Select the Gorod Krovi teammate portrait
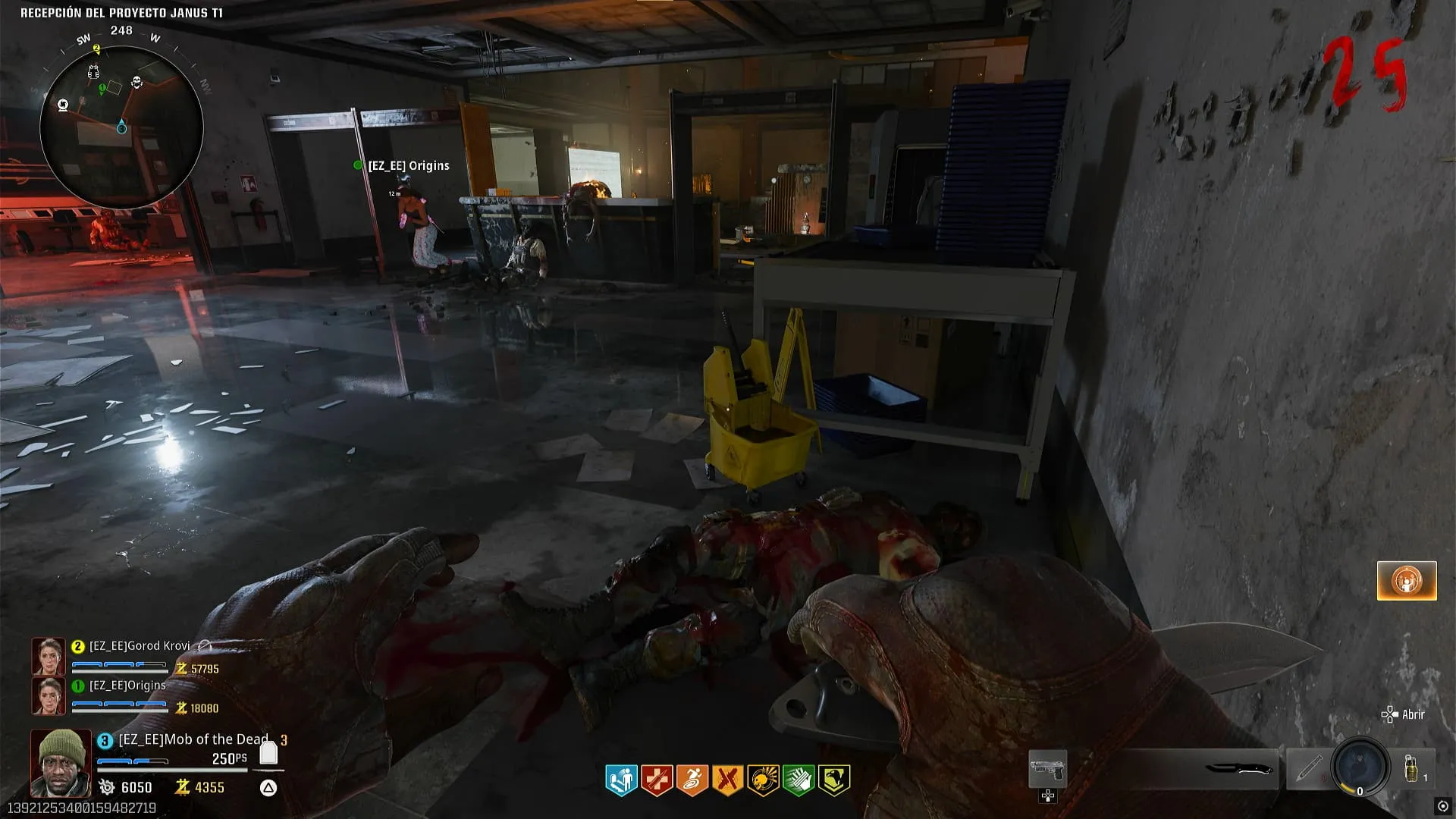This screenshot has width=1456, height=819. click(48, 656)
